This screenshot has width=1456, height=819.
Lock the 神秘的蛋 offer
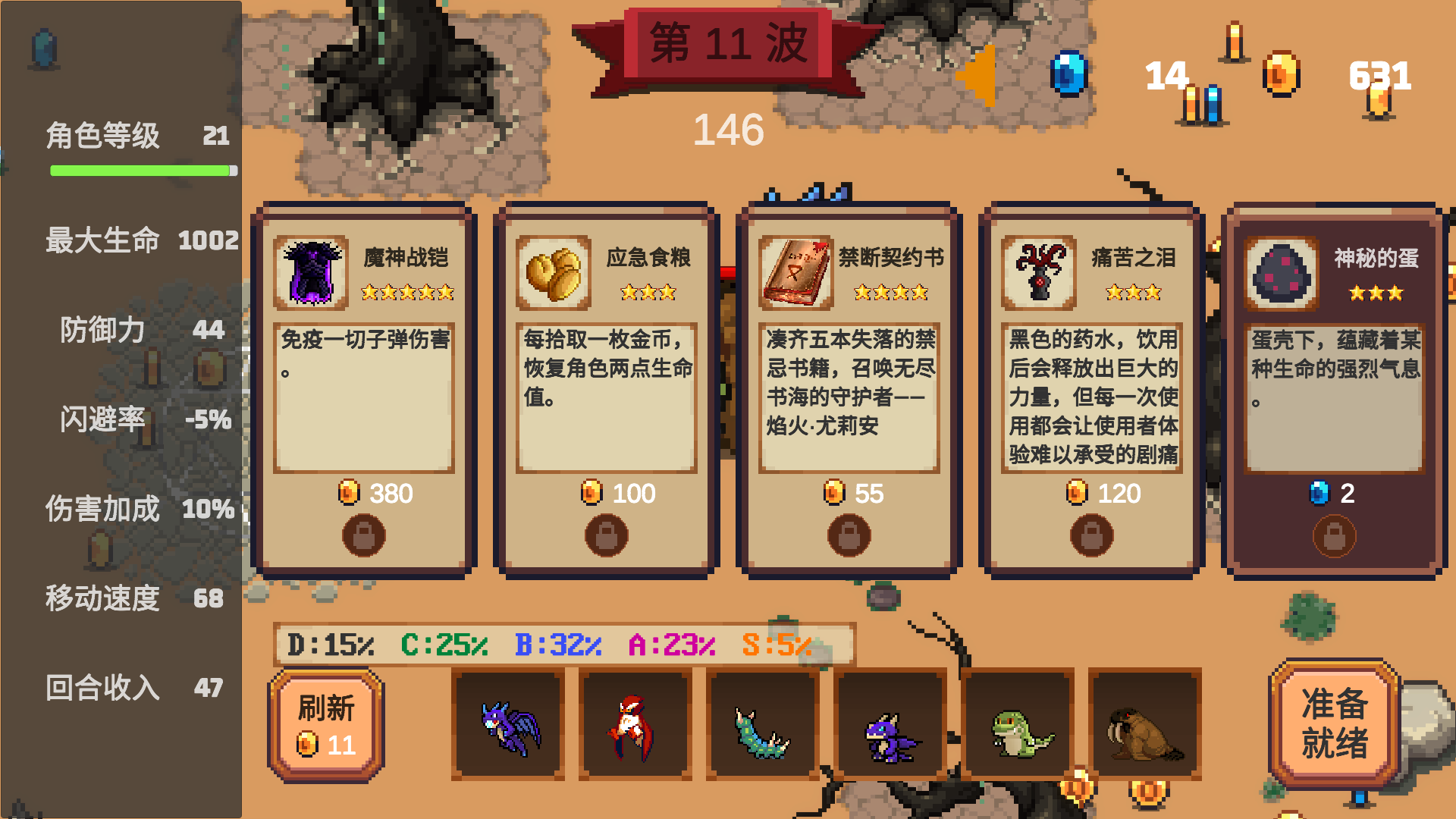coord(1335,535)
